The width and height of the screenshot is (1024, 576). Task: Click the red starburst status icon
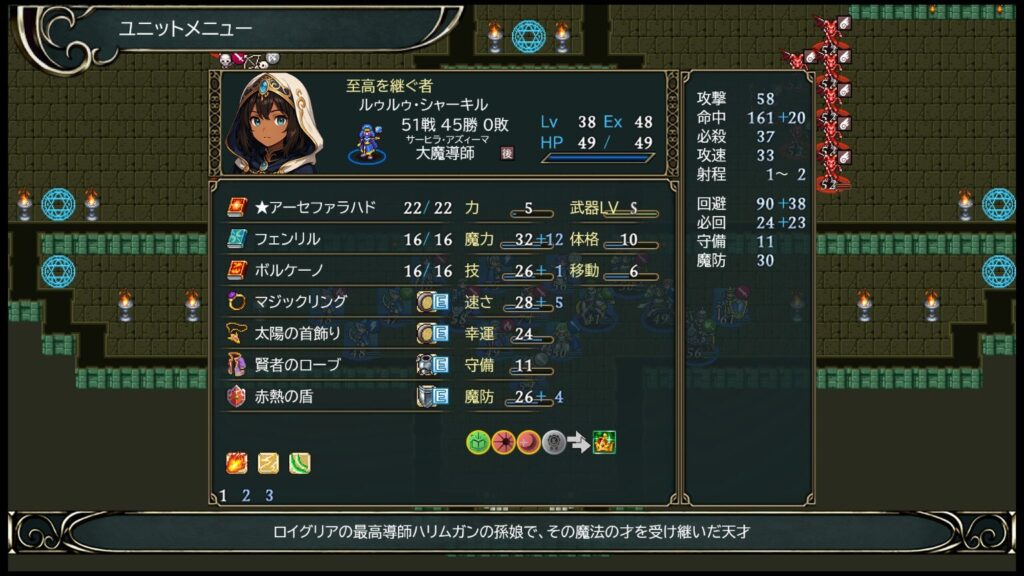pos(504,442)
